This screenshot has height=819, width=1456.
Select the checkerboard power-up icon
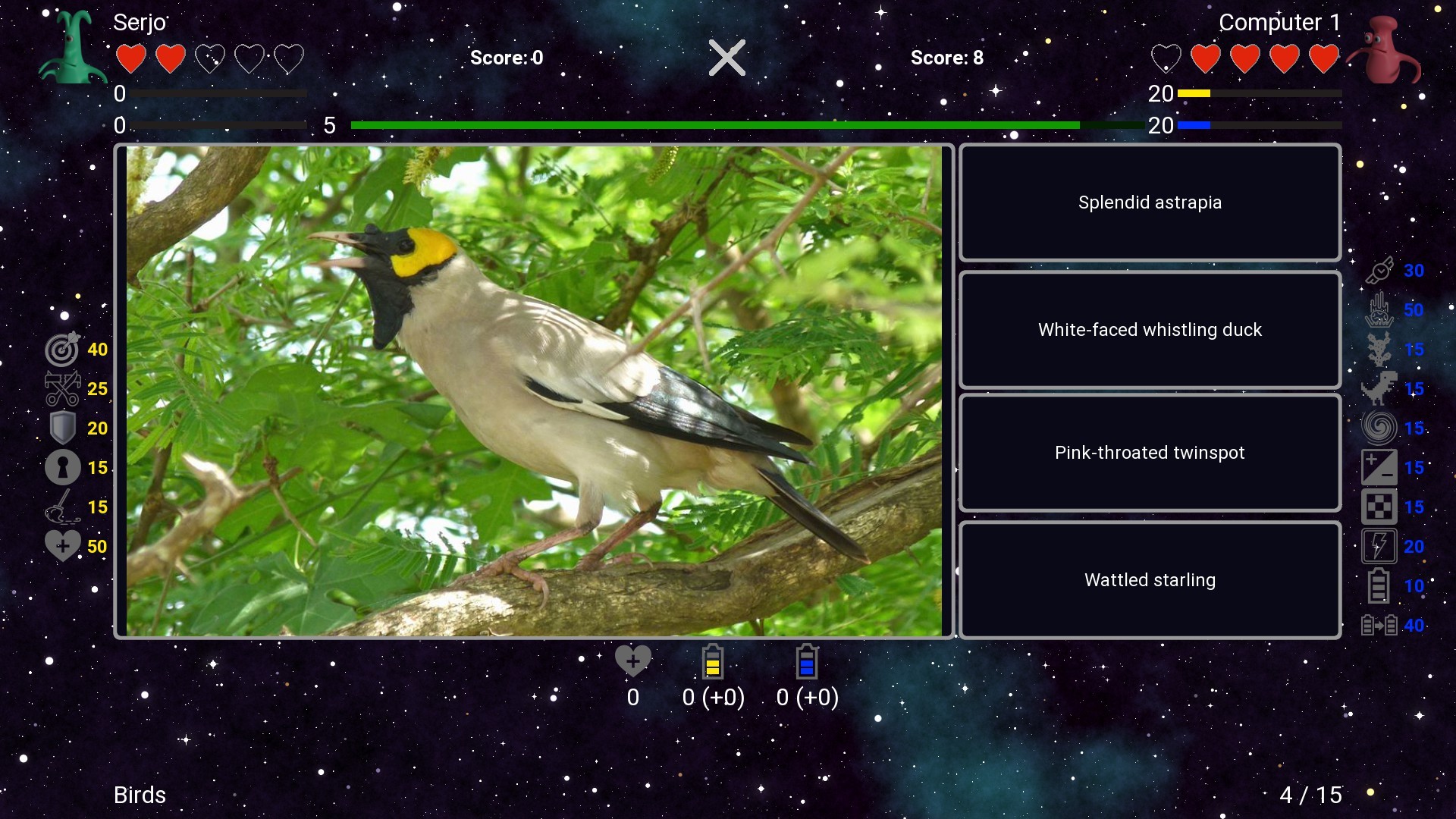tap(1380, 506)
